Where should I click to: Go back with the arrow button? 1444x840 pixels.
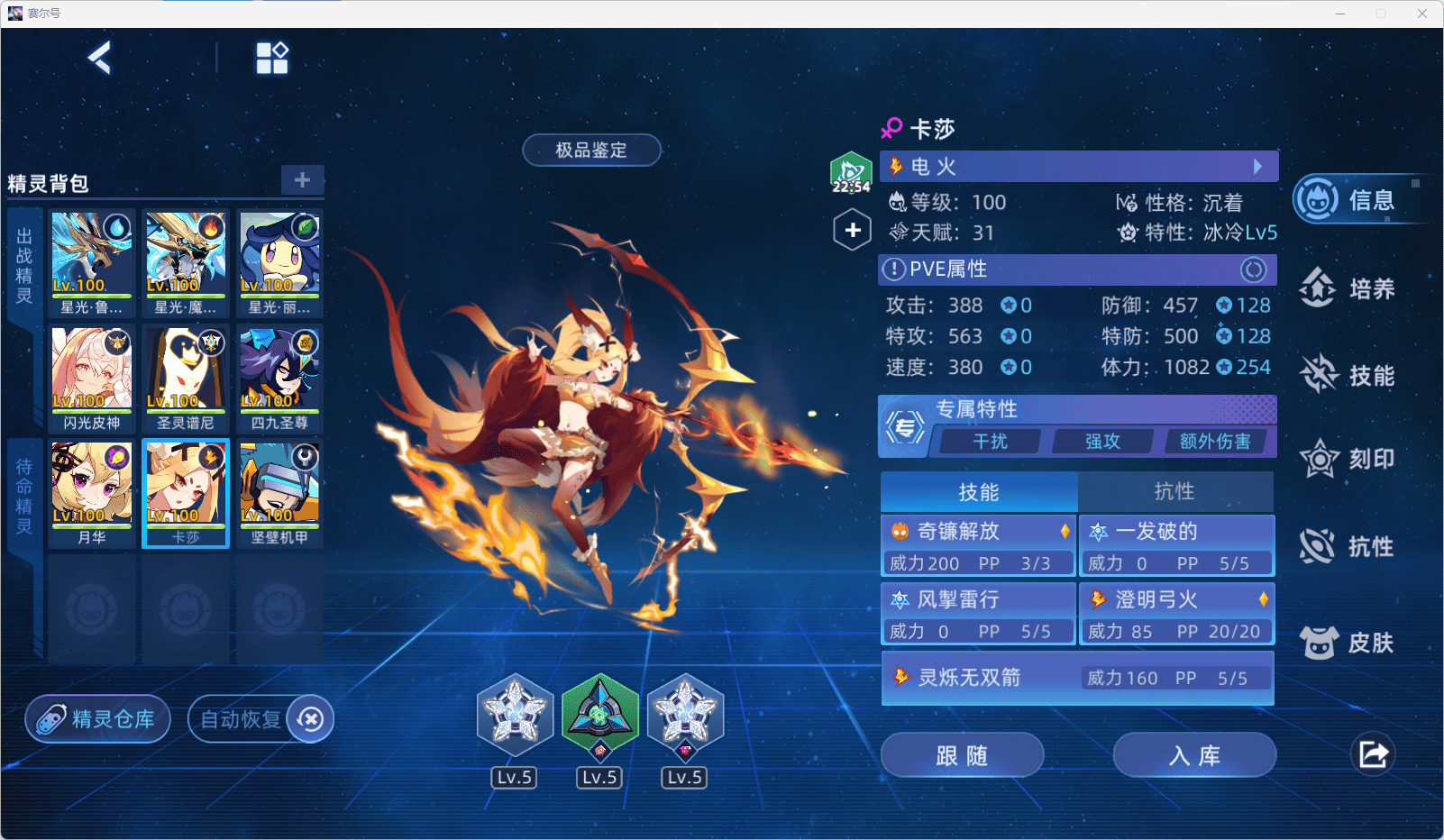[99, 59]
